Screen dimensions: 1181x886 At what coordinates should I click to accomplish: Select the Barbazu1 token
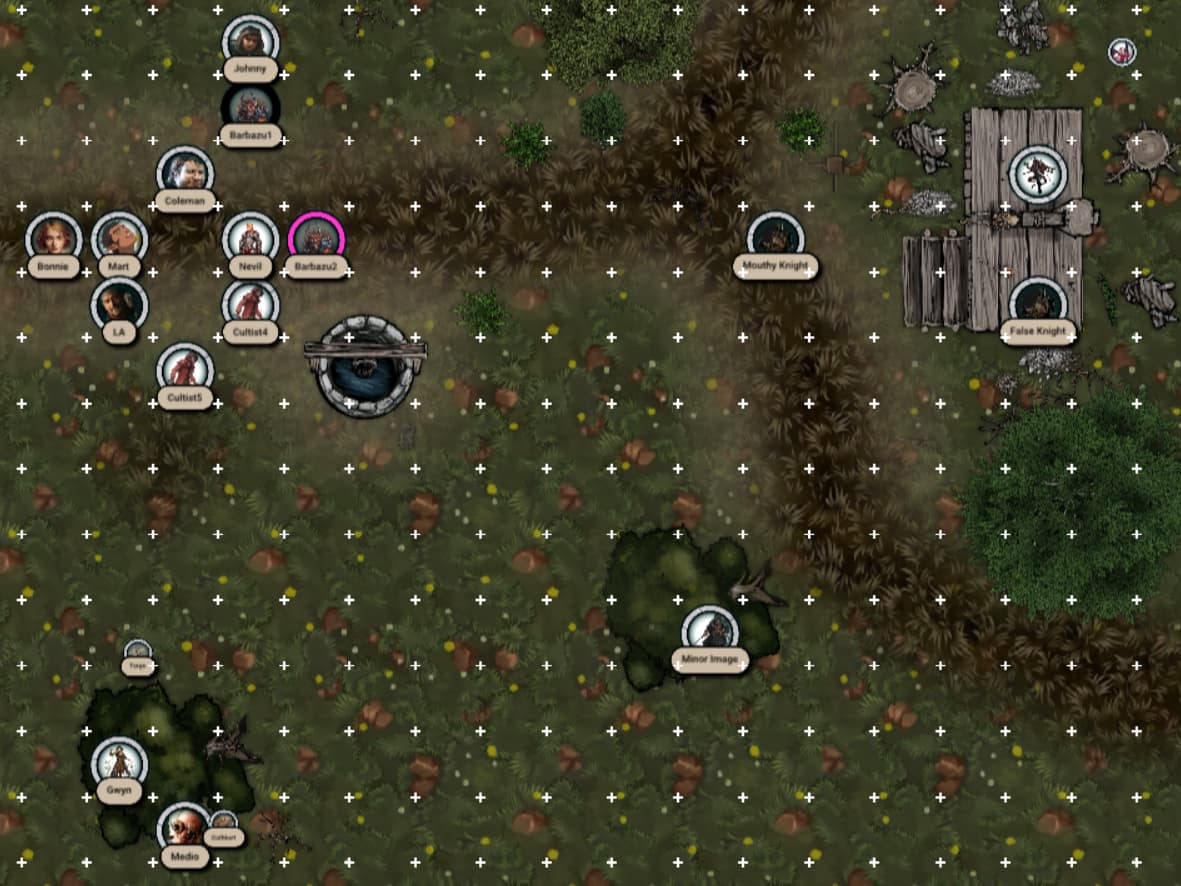[250, 108]
